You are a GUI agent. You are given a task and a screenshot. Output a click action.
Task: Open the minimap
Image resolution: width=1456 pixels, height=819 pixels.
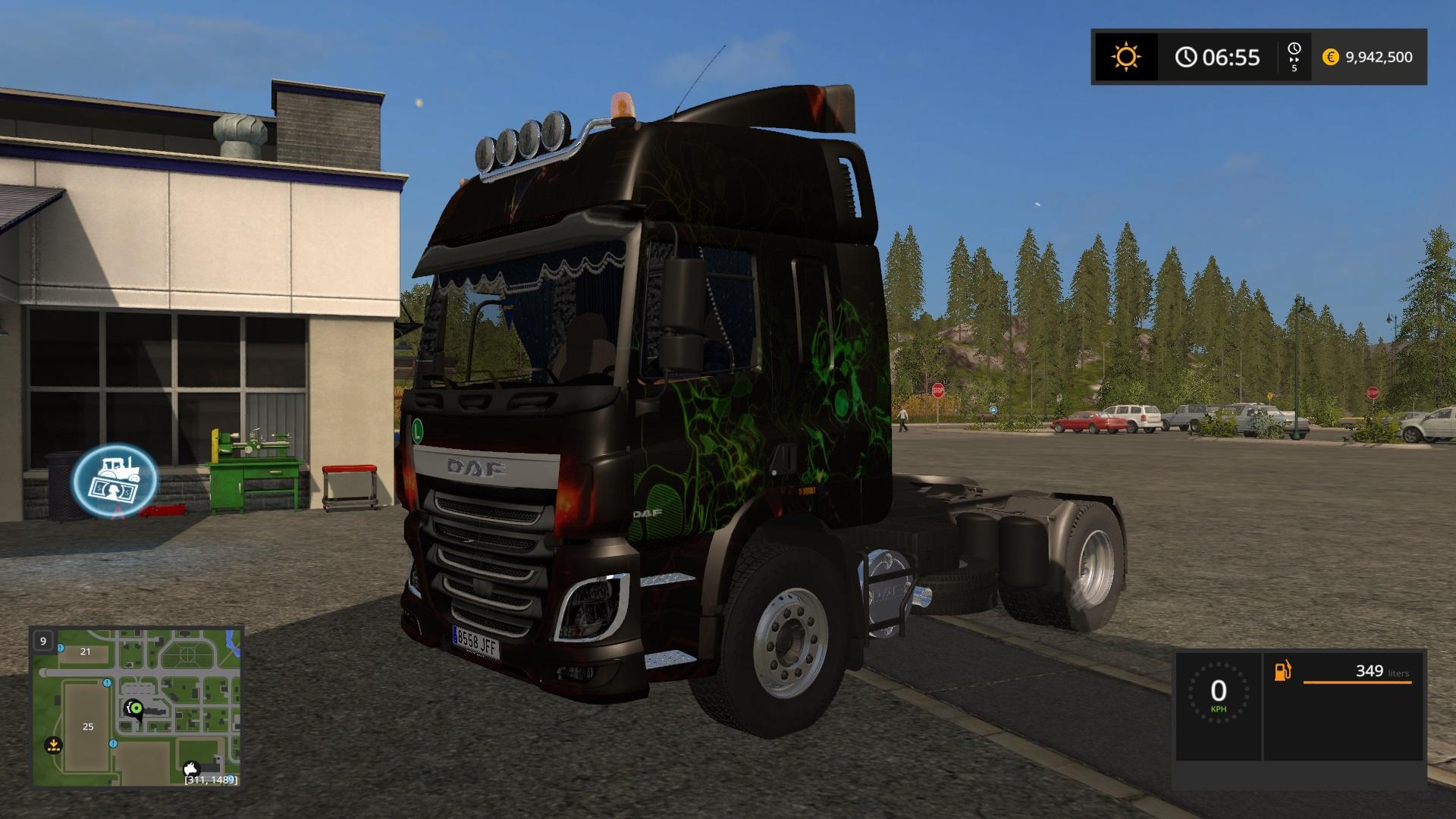click(x=136, y=707)
